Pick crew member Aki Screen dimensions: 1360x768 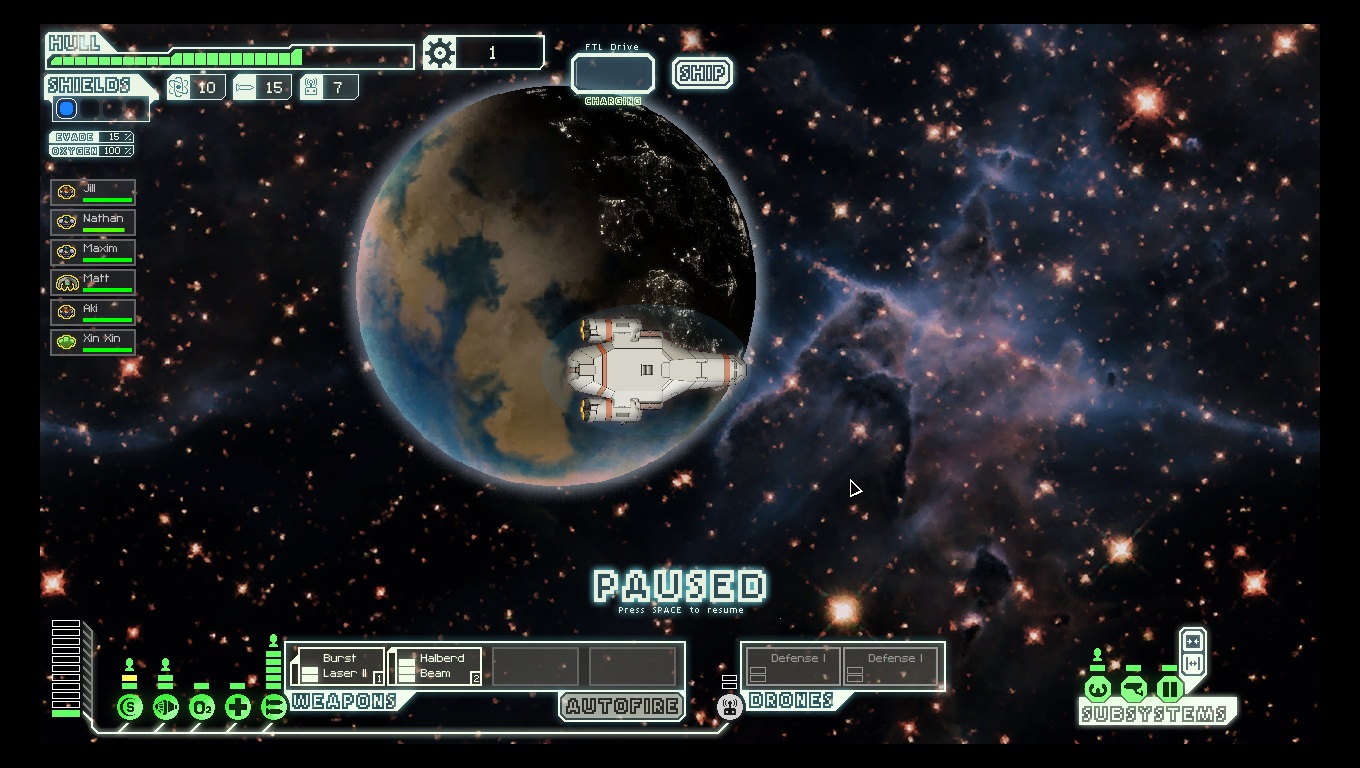coord(93,312)
